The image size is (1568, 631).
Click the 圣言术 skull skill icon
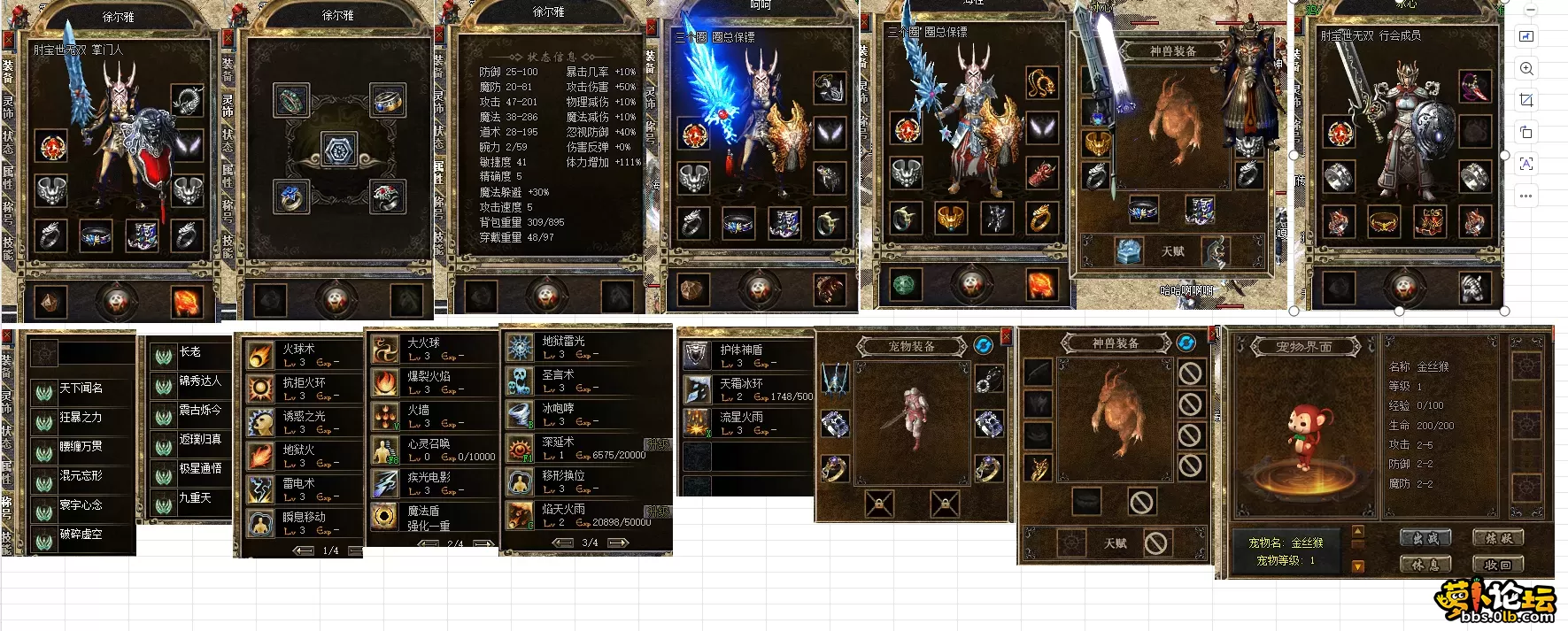[520, 381]
